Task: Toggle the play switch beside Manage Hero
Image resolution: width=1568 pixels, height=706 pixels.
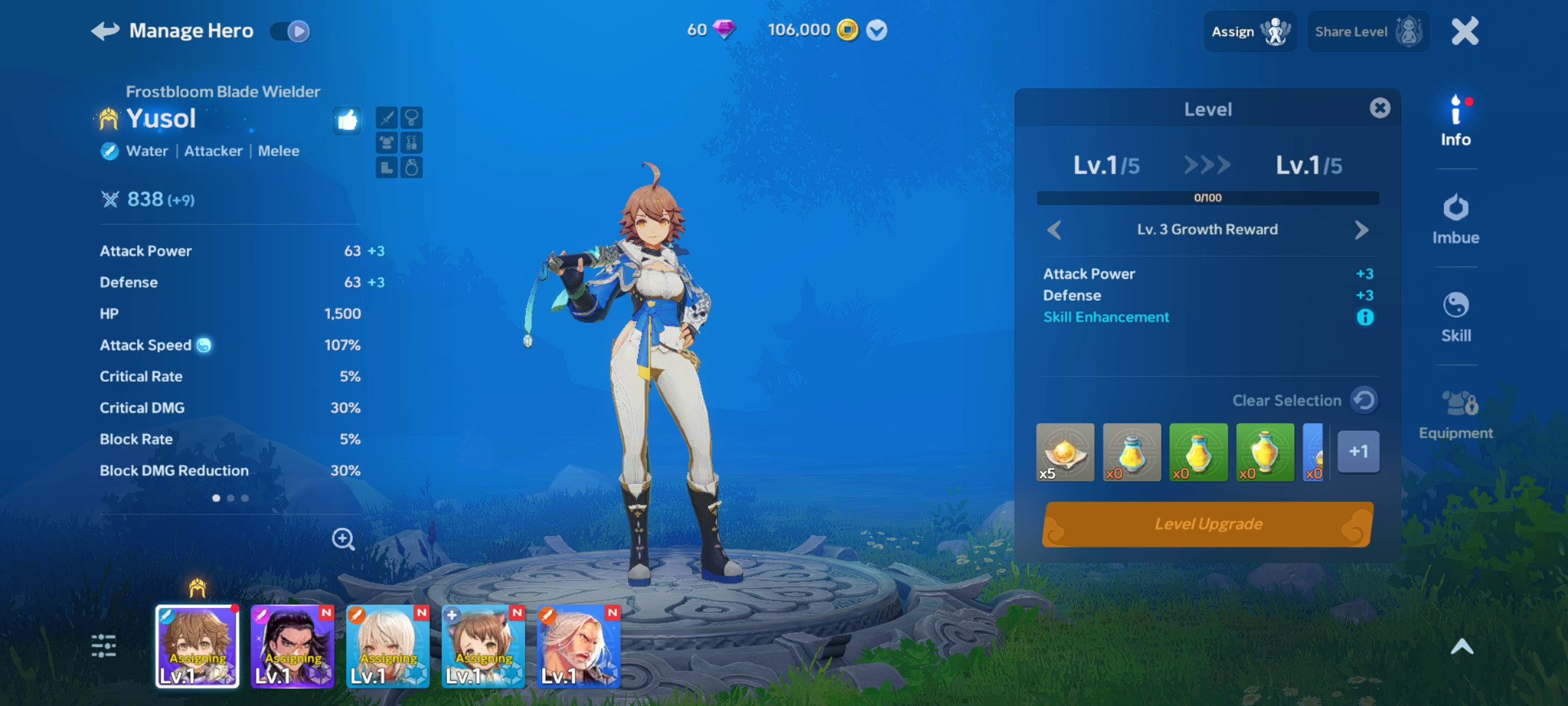Action: click(x=291, y=31)
